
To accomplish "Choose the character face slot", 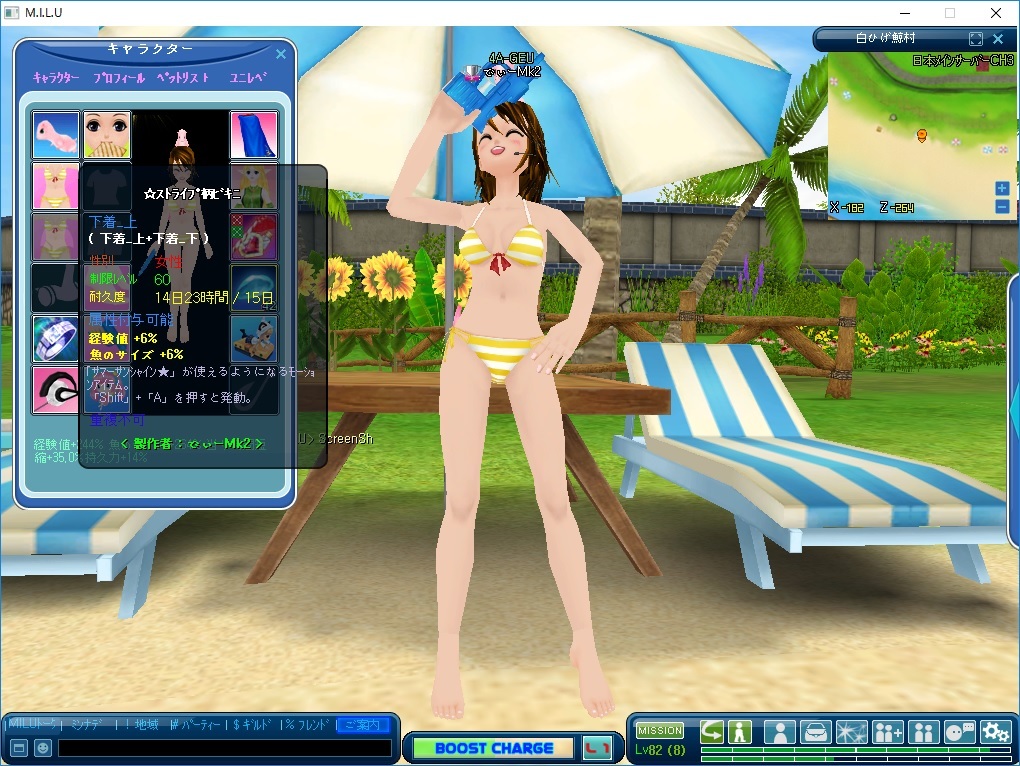I will (x=106, y=135).
